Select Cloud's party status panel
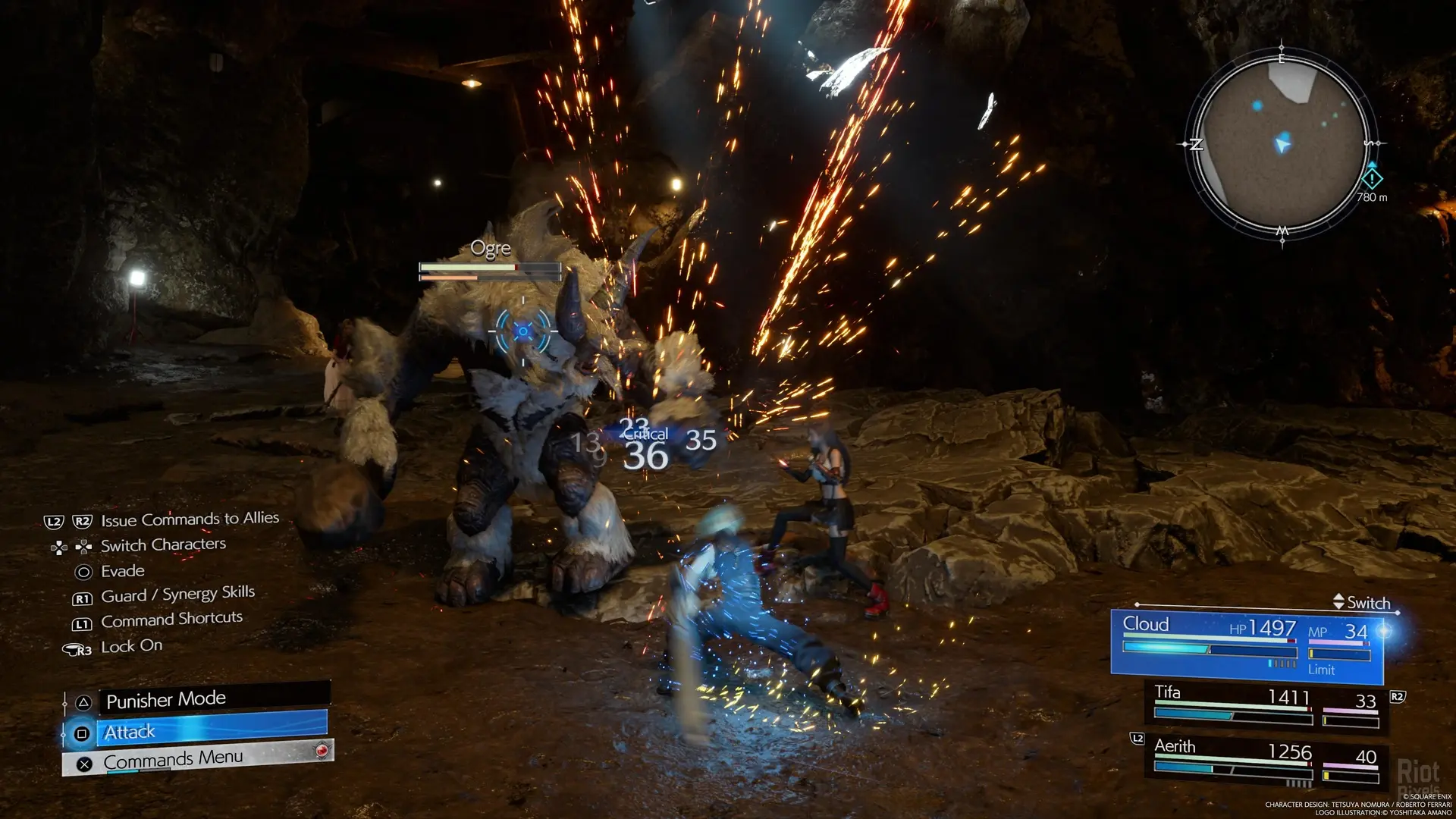 1247,643
